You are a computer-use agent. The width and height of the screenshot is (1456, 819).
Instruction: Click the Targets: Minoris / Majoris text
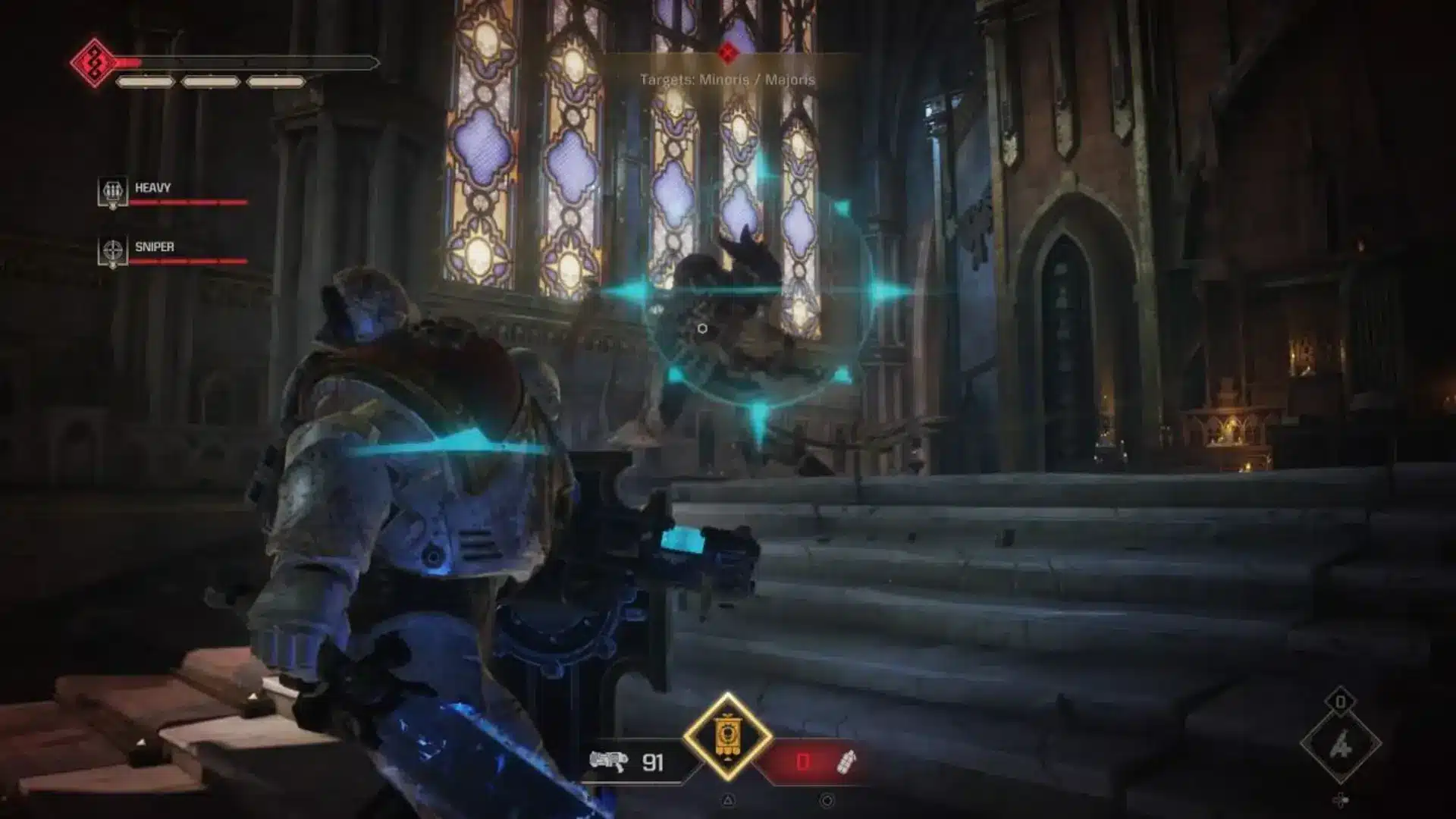click(x=726, y=77)
